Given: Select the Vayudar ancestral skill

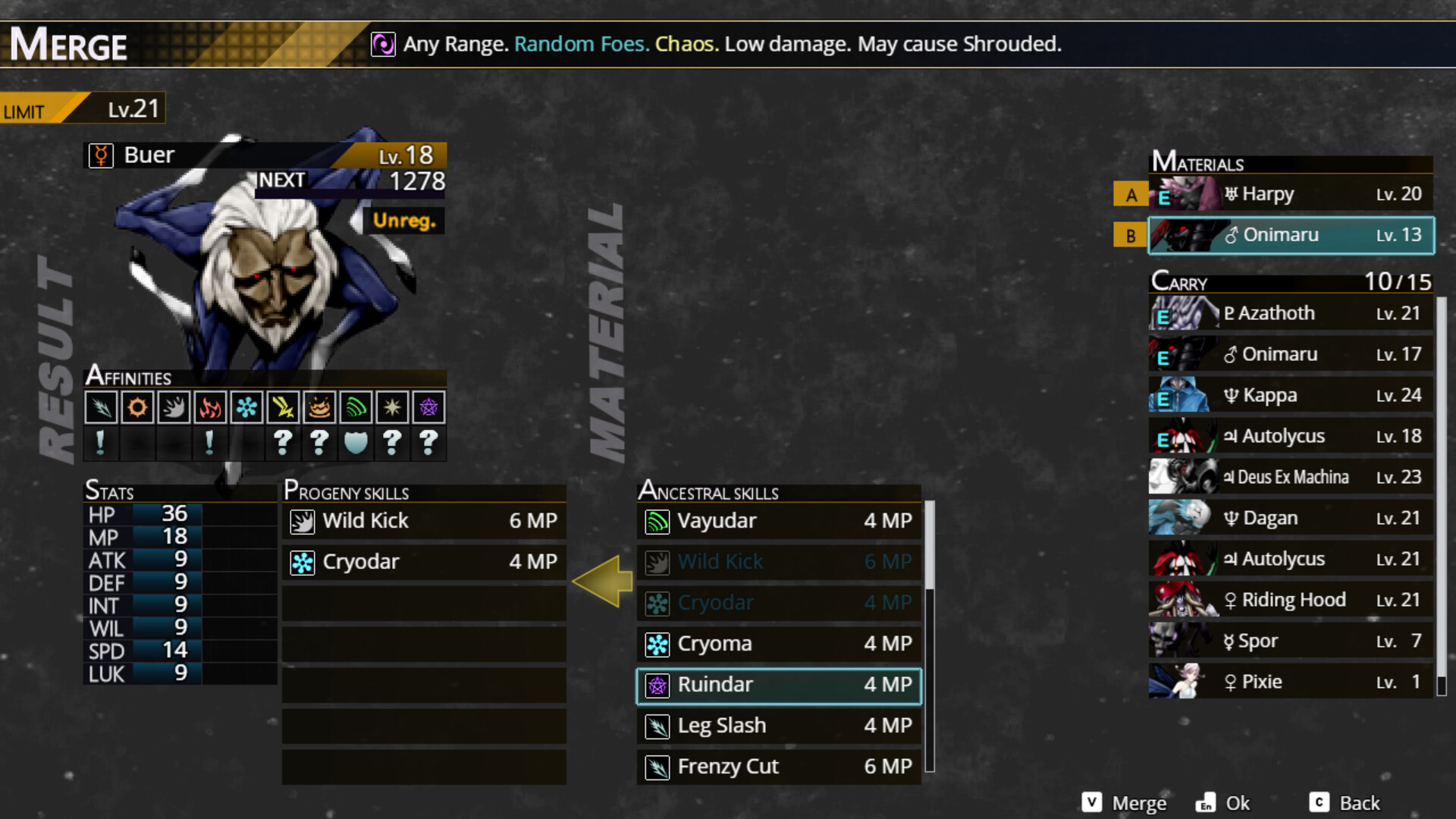Looking at the screenshot, I should 779,521.
